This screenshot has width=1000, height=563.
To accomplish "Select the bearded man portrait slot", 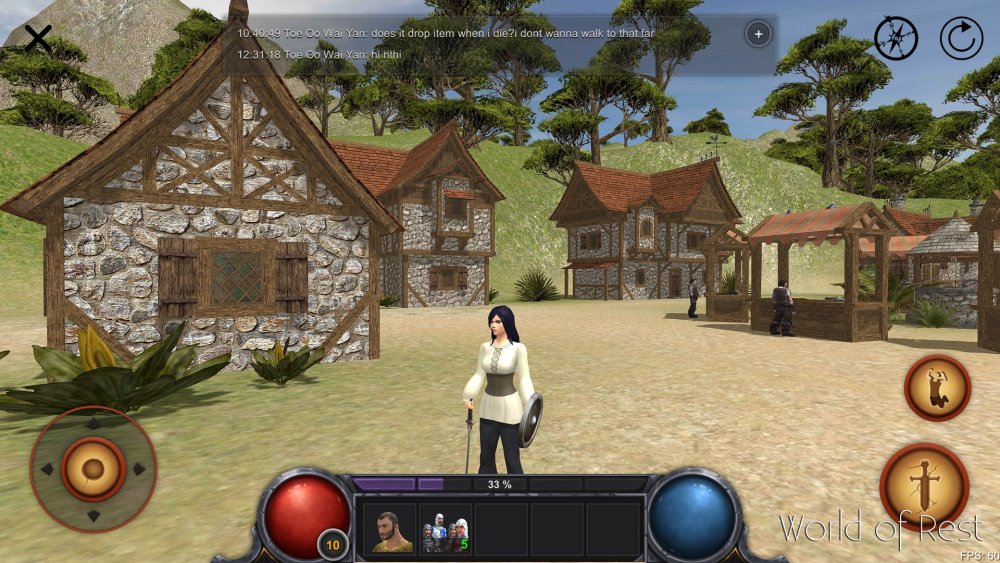I will pos(389,530).
